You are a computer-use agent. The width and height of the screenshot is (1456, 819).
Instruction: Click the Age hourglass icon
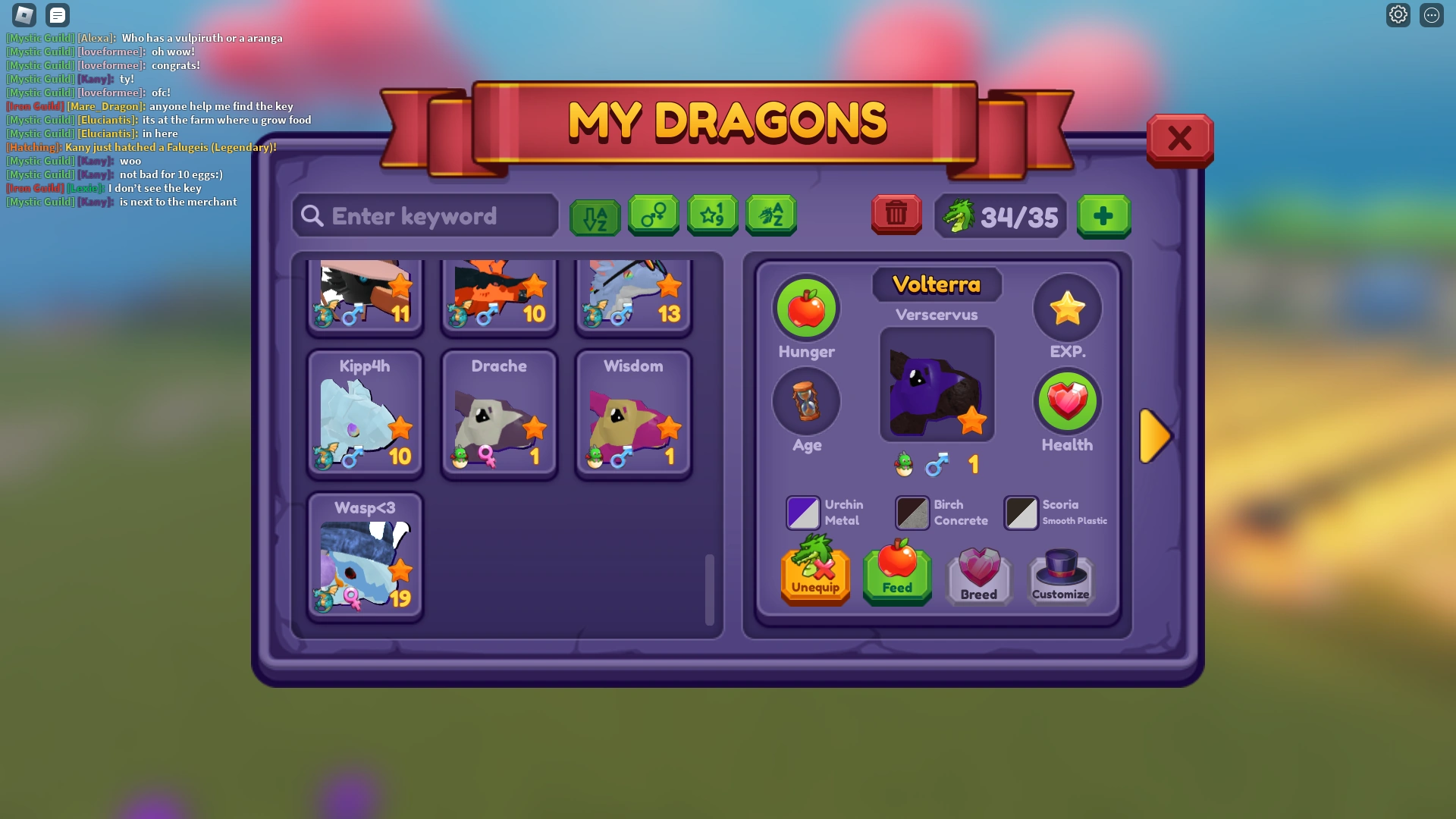[806, 402]
